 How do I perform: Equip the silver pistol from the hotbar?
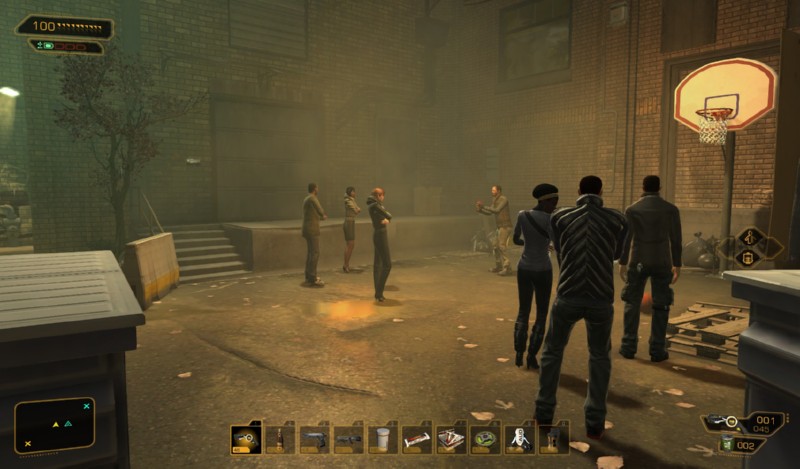point(314,439)
